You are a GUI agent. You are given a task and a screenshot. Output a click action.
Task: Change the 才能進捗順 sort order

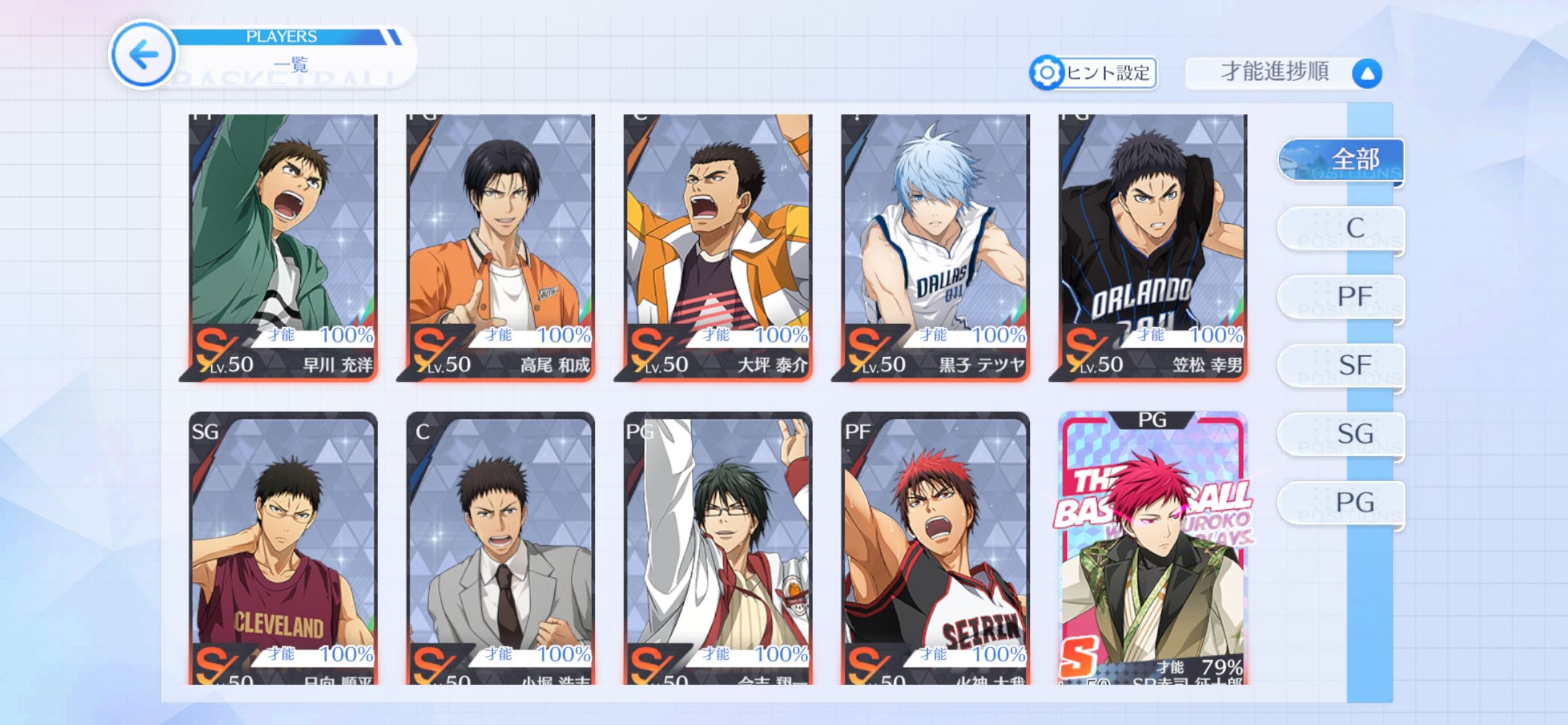(x=1283, y=73)
